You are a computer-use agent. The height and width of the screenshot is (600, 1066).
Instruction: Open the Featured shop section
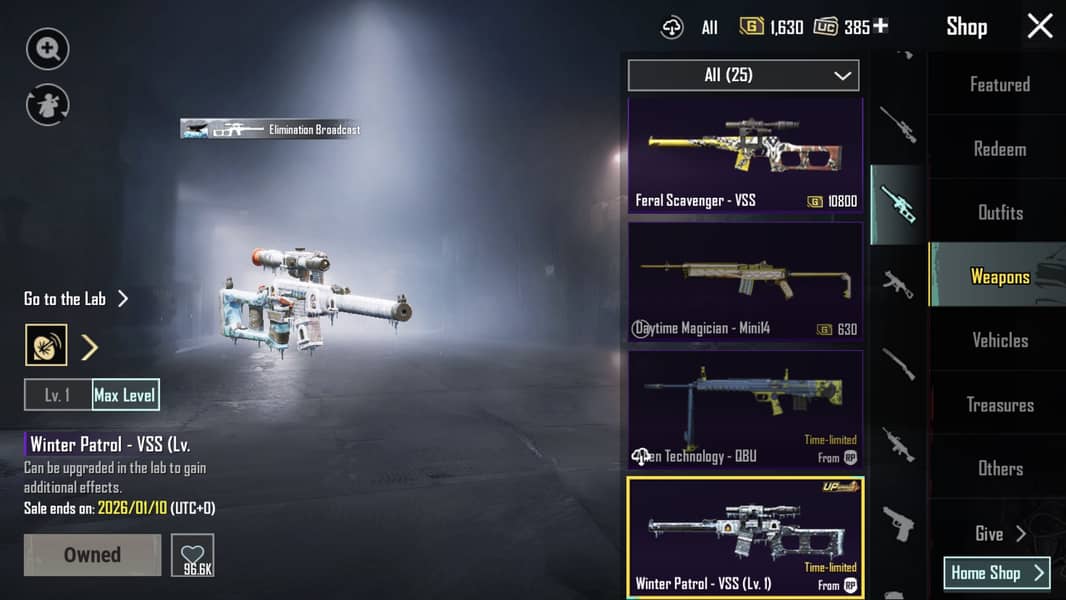point(999,85)
